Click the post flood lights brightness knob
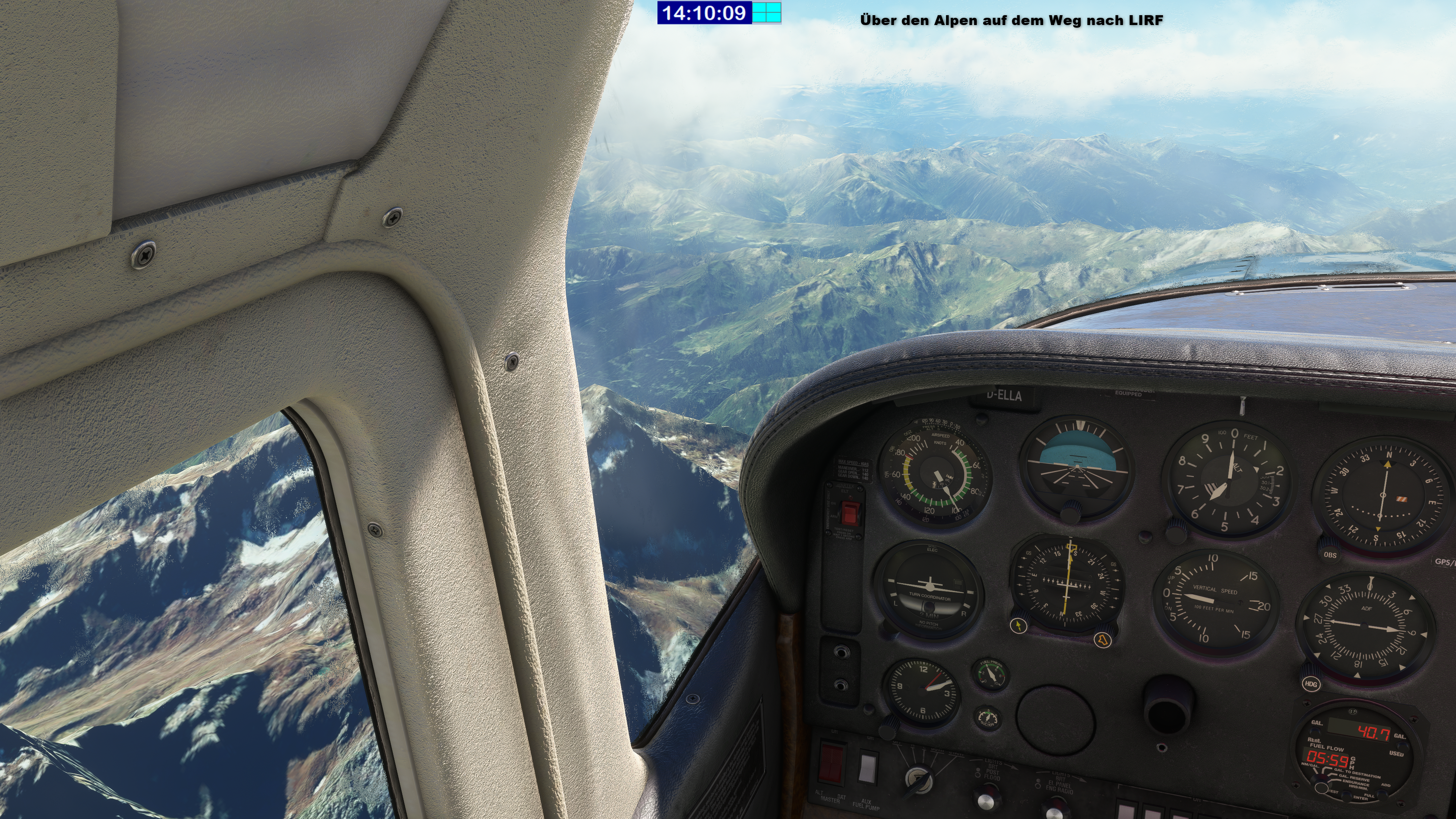The image size is (1456, 819). tap(985, 803)
